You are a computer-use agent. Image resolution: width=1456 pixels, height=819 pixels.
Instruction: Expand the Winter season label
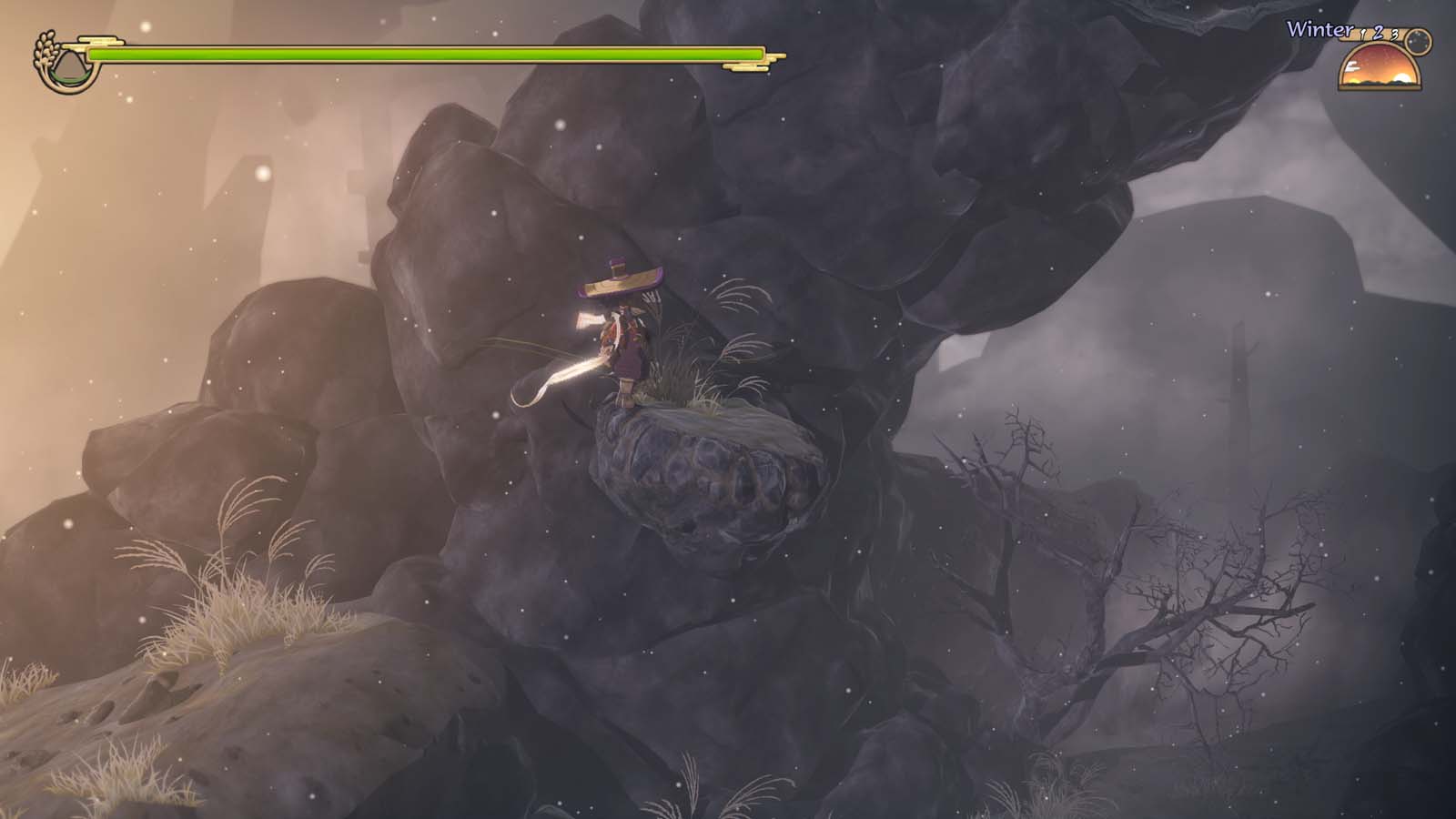1319,29
